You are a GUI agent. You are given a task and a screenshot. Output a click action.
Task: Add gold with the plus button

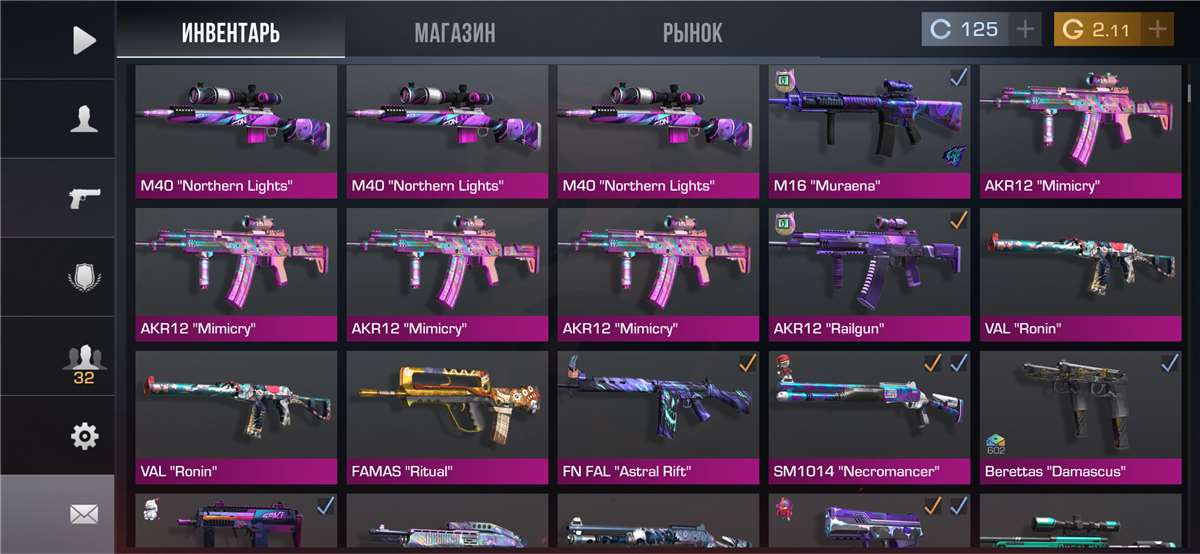pyautogui.click(x=1158, y=29)
